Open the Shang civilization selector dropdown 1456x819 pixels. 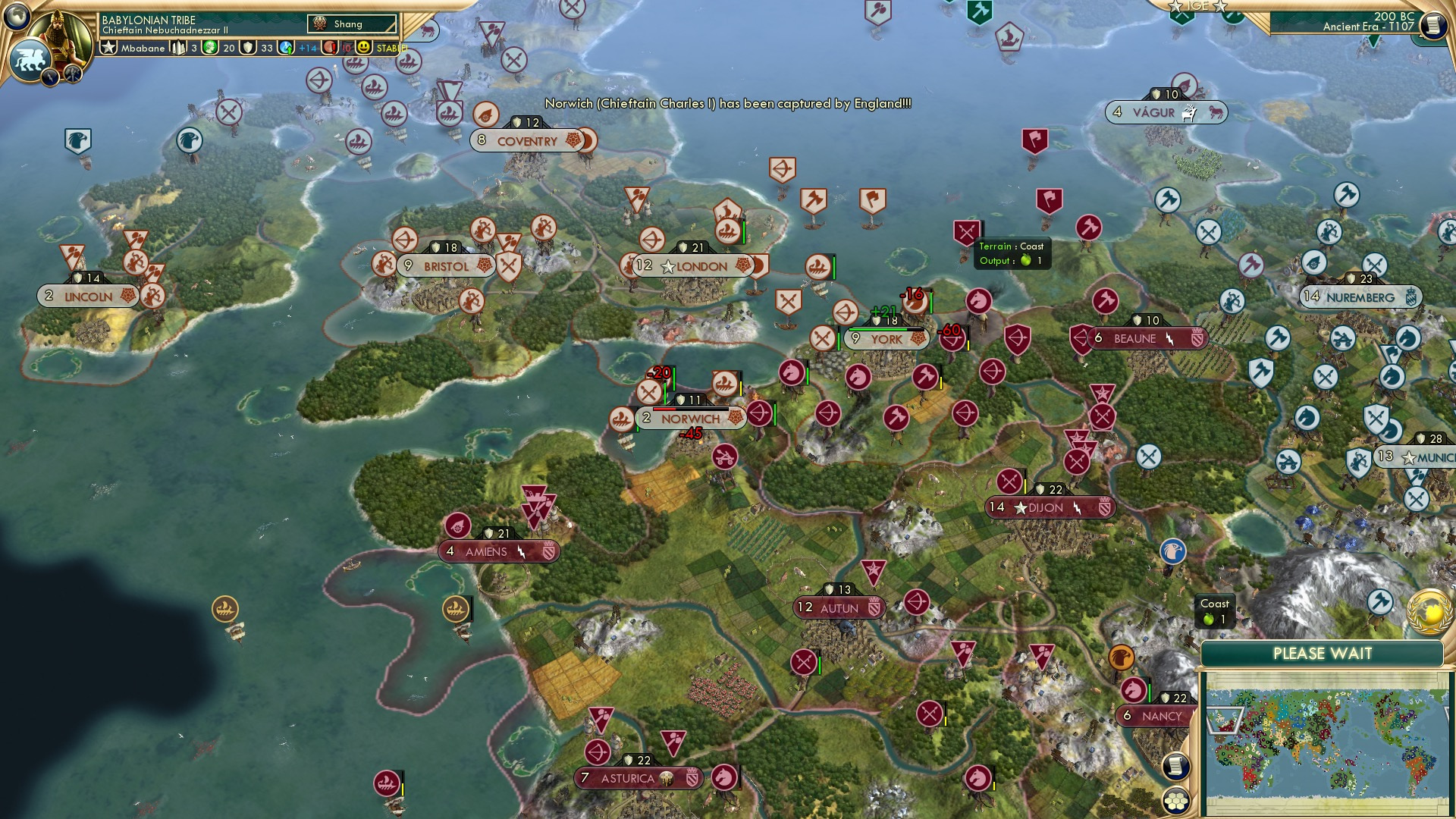tap(353, 24)
